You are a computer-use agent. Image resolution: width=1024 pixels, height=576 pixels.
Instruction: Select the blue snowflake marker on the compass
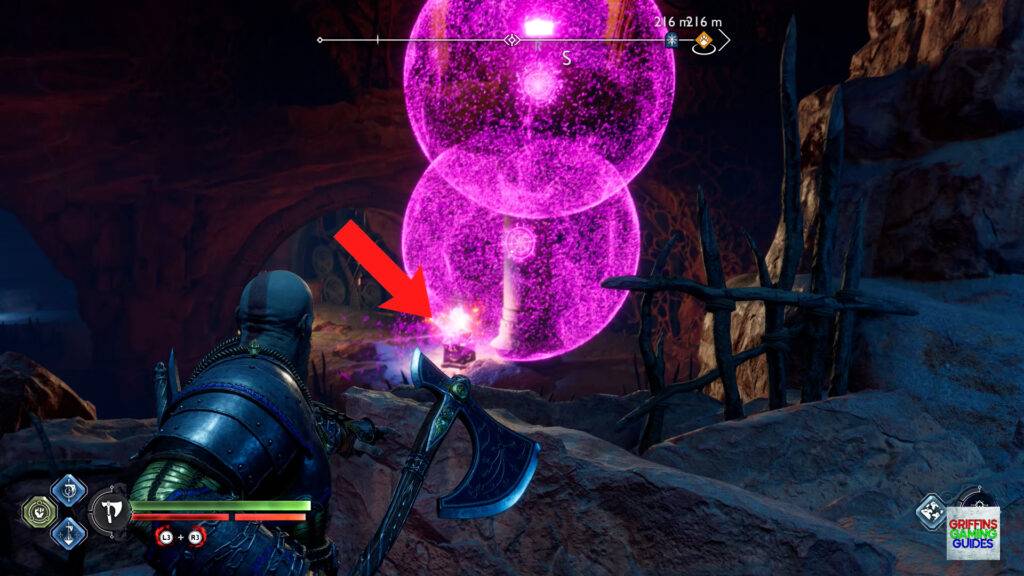pyautogui.click(x=672, y=41)
